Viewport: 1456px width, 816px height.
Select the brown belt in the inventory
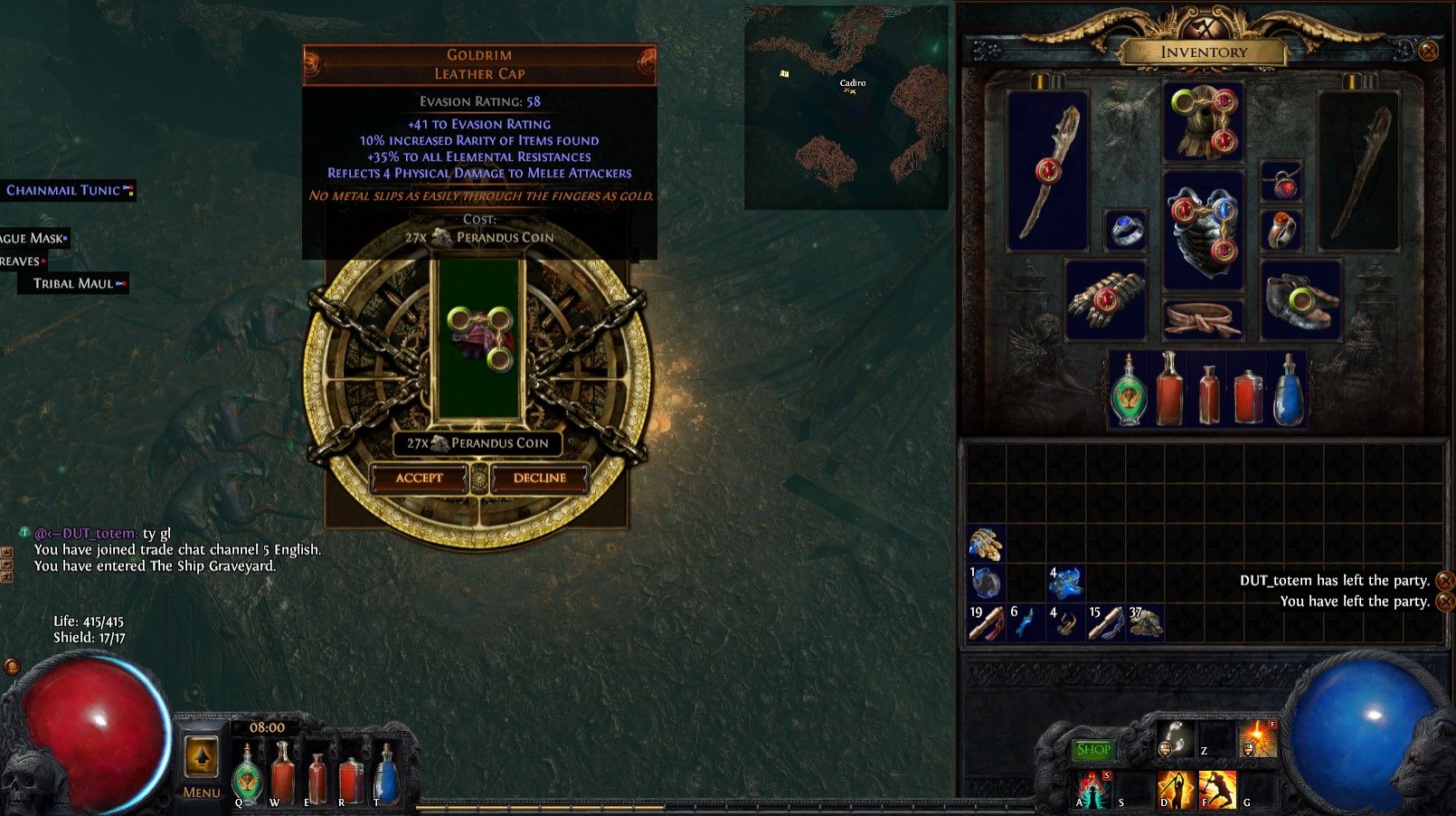click(x=1203, y=318)
